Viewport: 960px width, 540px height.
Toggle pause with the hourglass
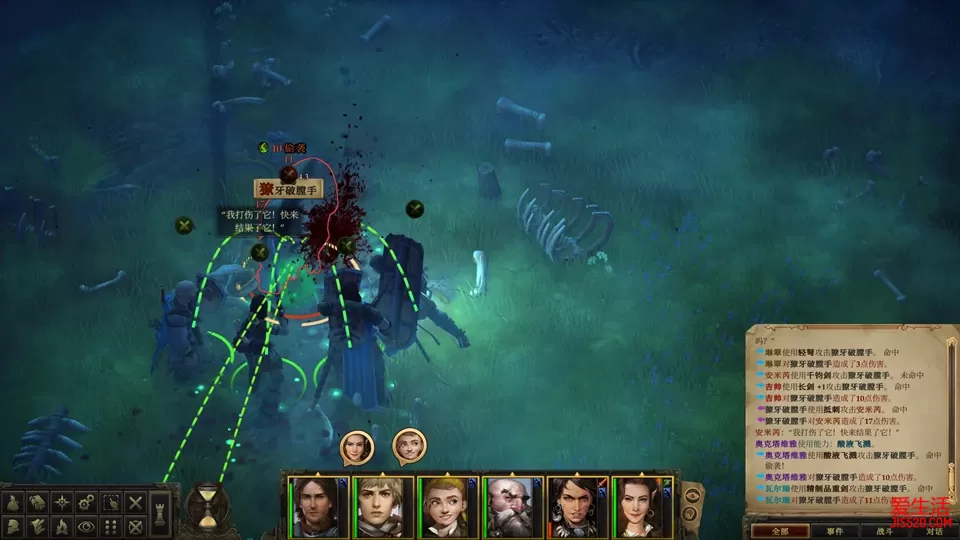[x=207, y=507]
